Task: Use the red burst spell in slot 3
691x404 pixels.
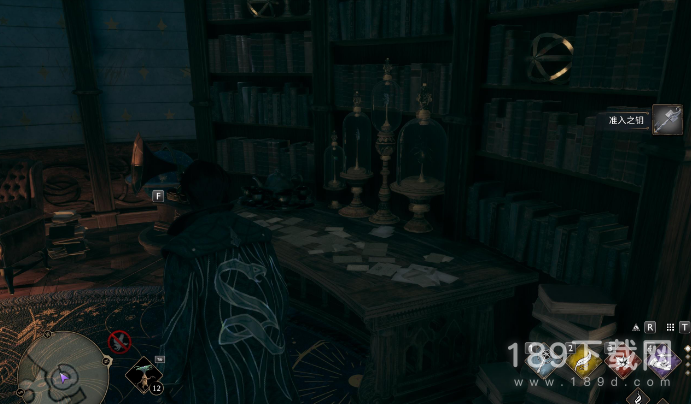Action: click(623, 364)
